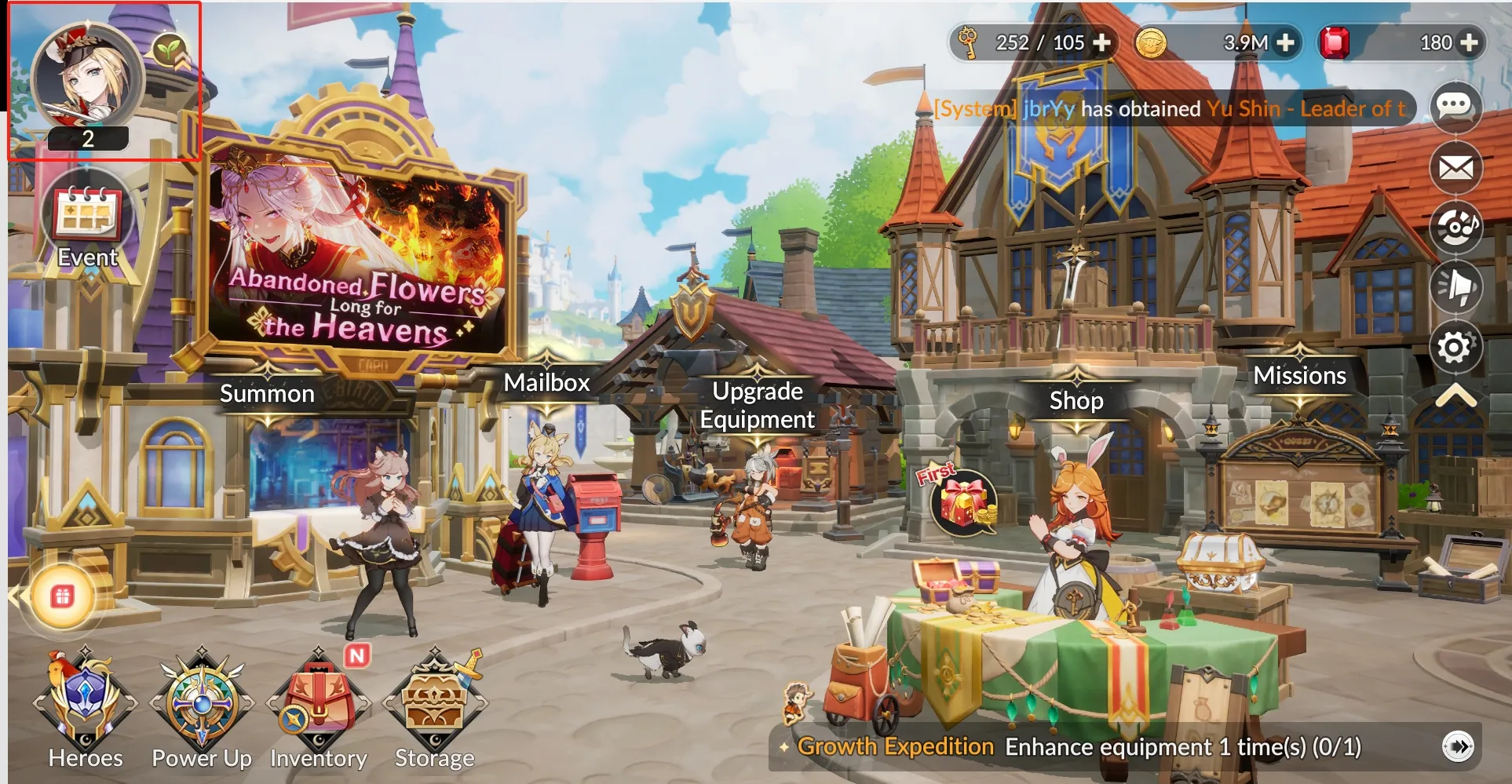Open the player profile avatar

point(87,78)
